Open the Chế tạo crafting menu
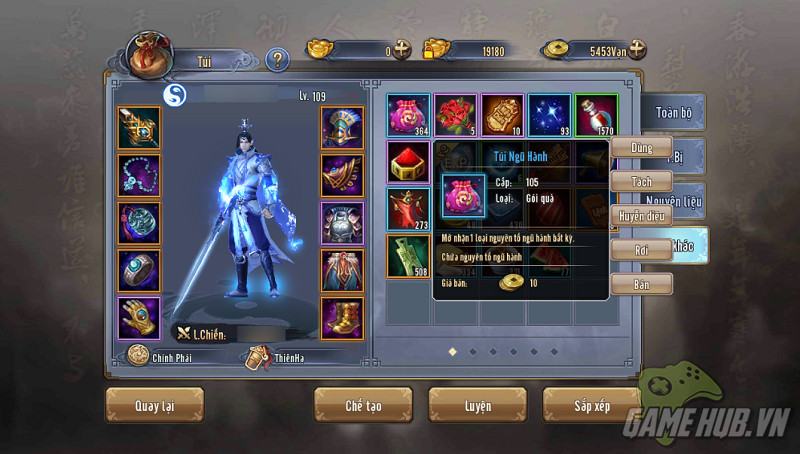Screen dimensions: 800x454 pos(362,406)
